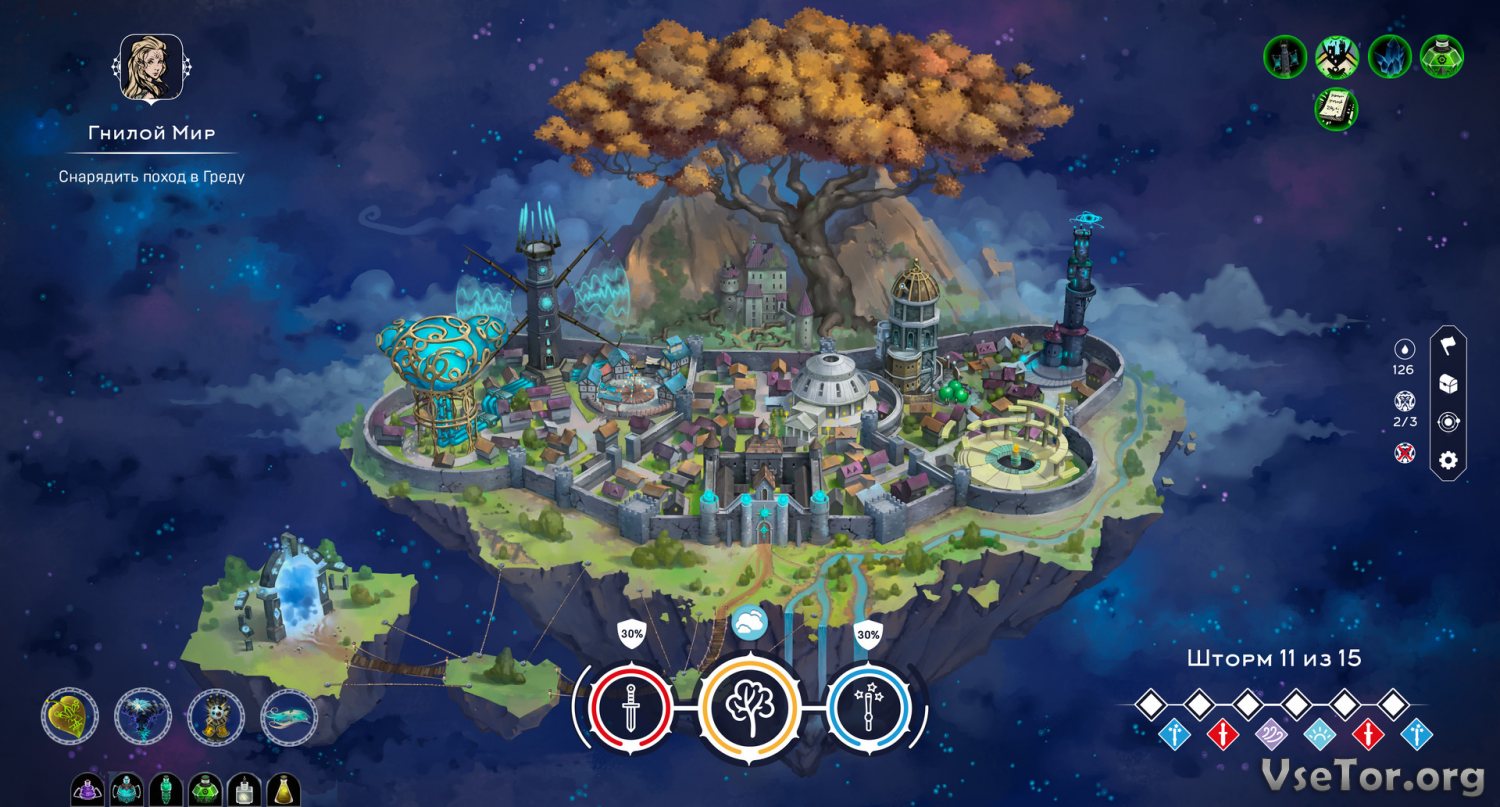Click the blue crystal cluster icon
This screenshot has height=807, width=1500.
pos(1389,57)
